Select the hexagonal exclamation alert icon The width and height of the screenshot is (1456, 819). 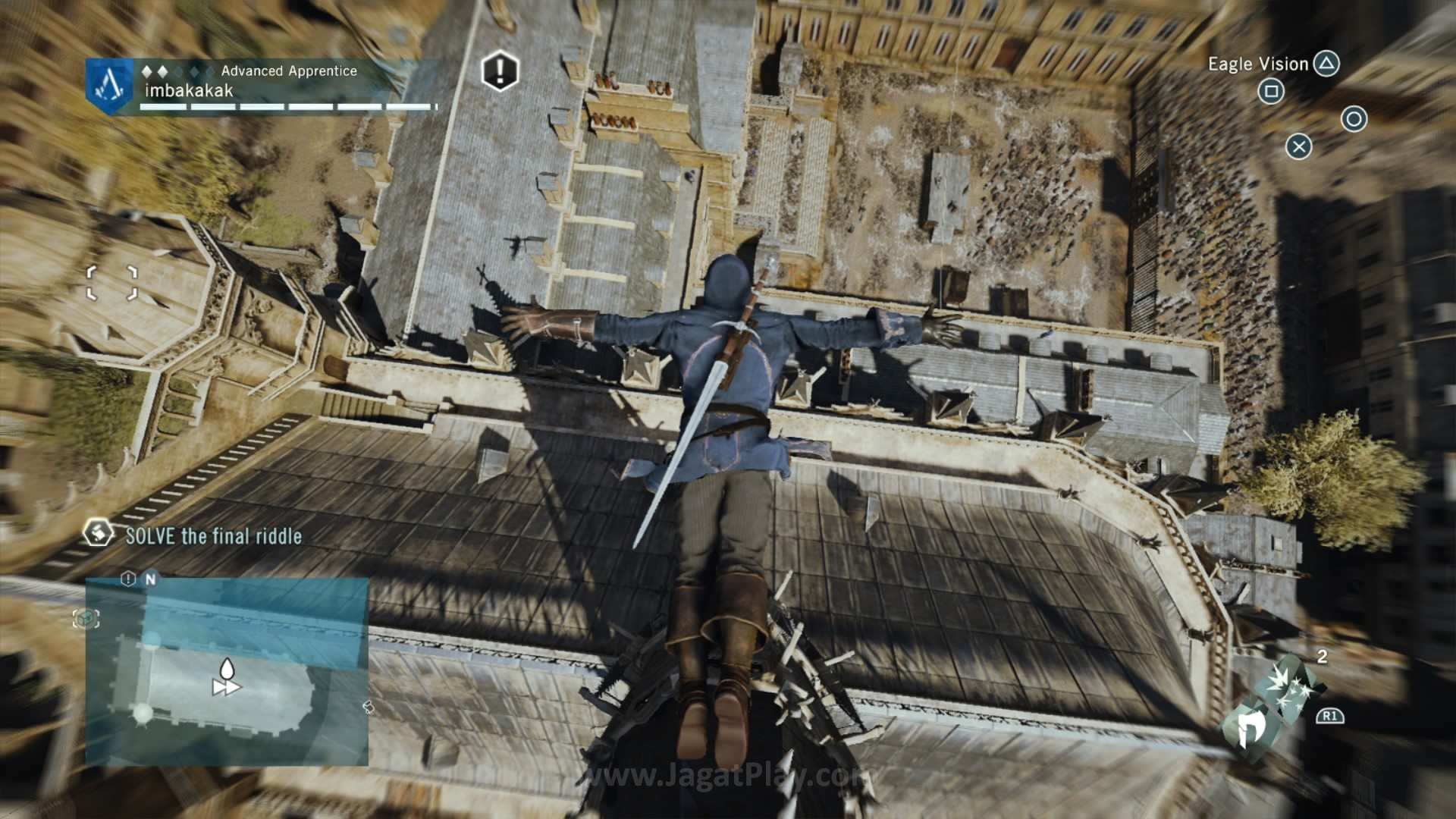point(500,71)
